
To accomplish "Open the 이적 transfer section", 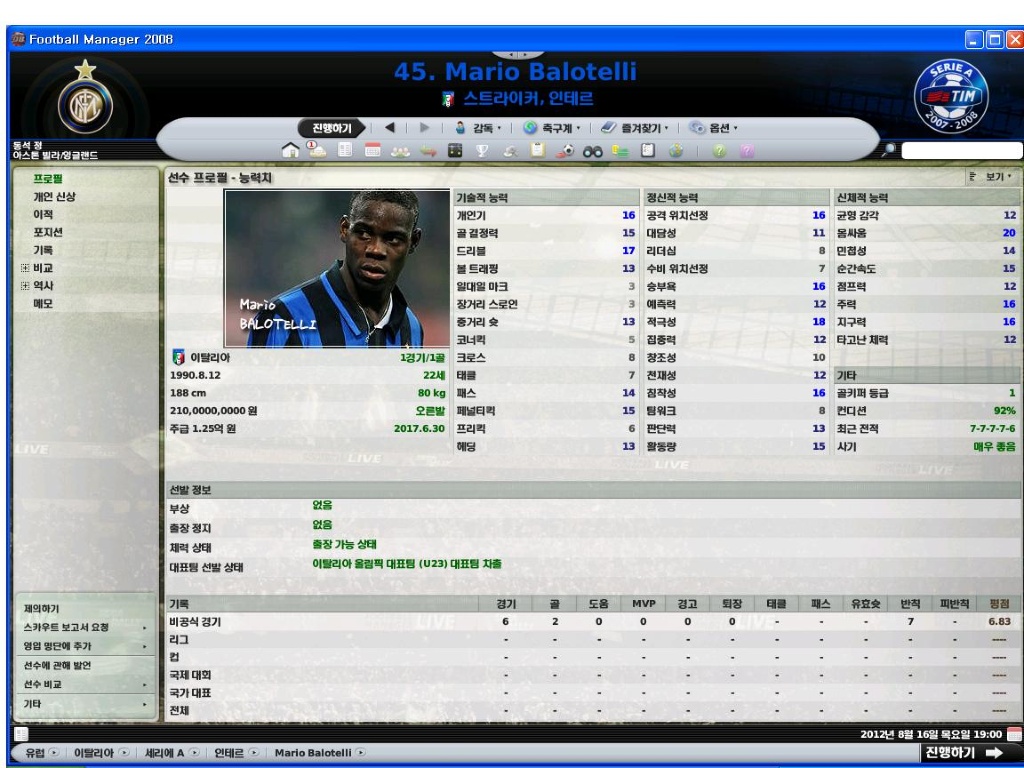I will point(43,214).
